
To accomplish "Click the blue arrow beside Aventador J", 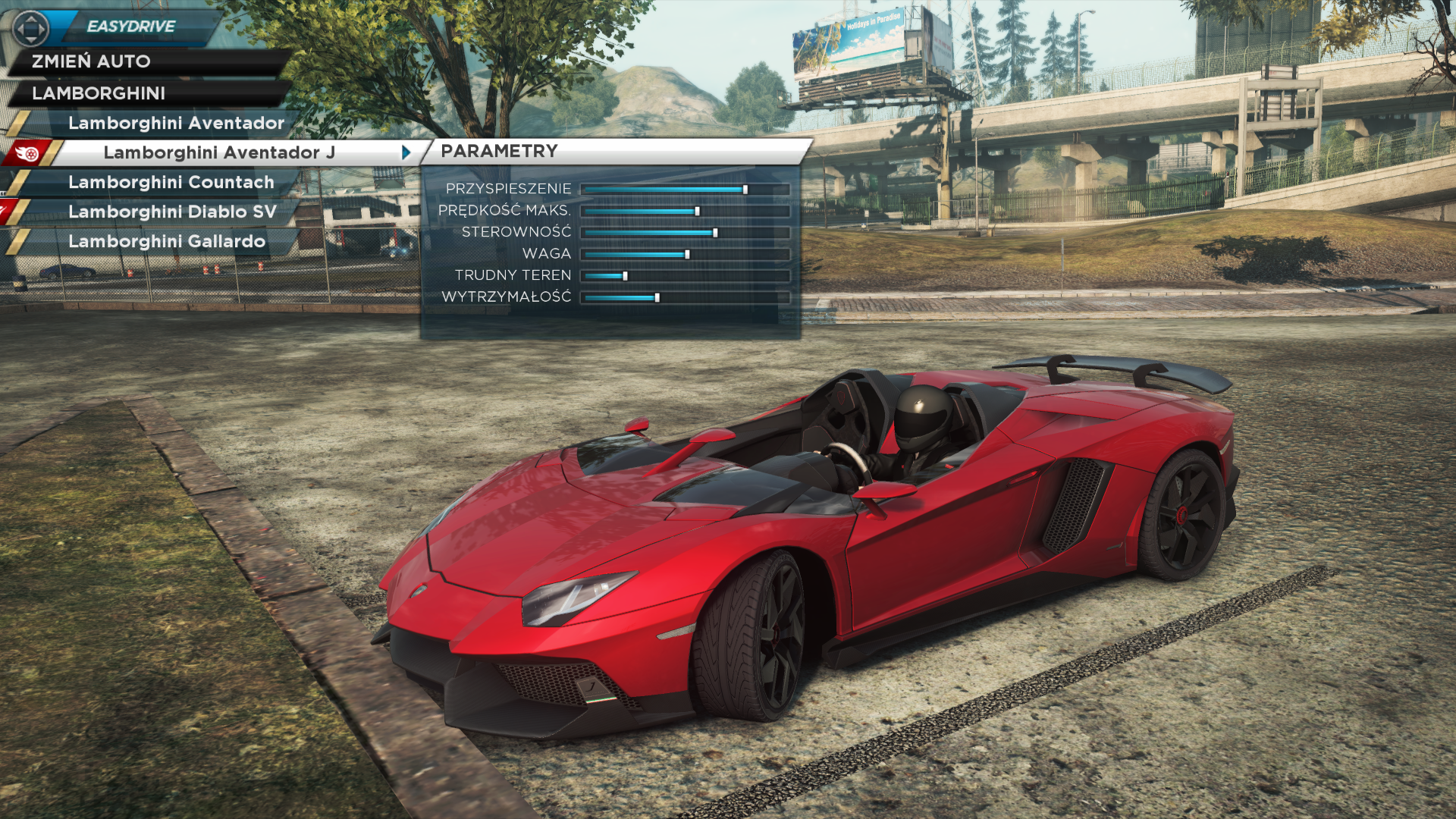I will point(406,152).
